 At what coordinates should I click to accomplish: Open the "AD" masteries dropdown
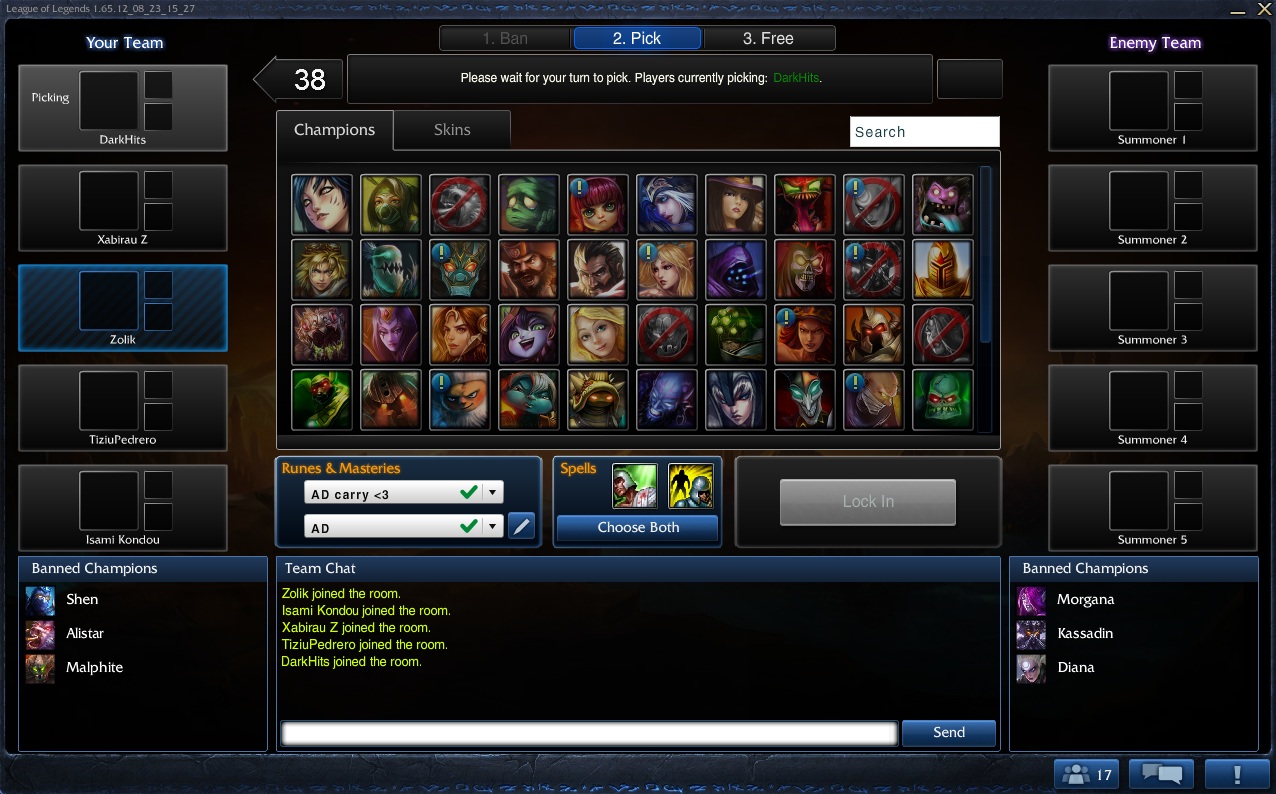click(x=403, y=526)
